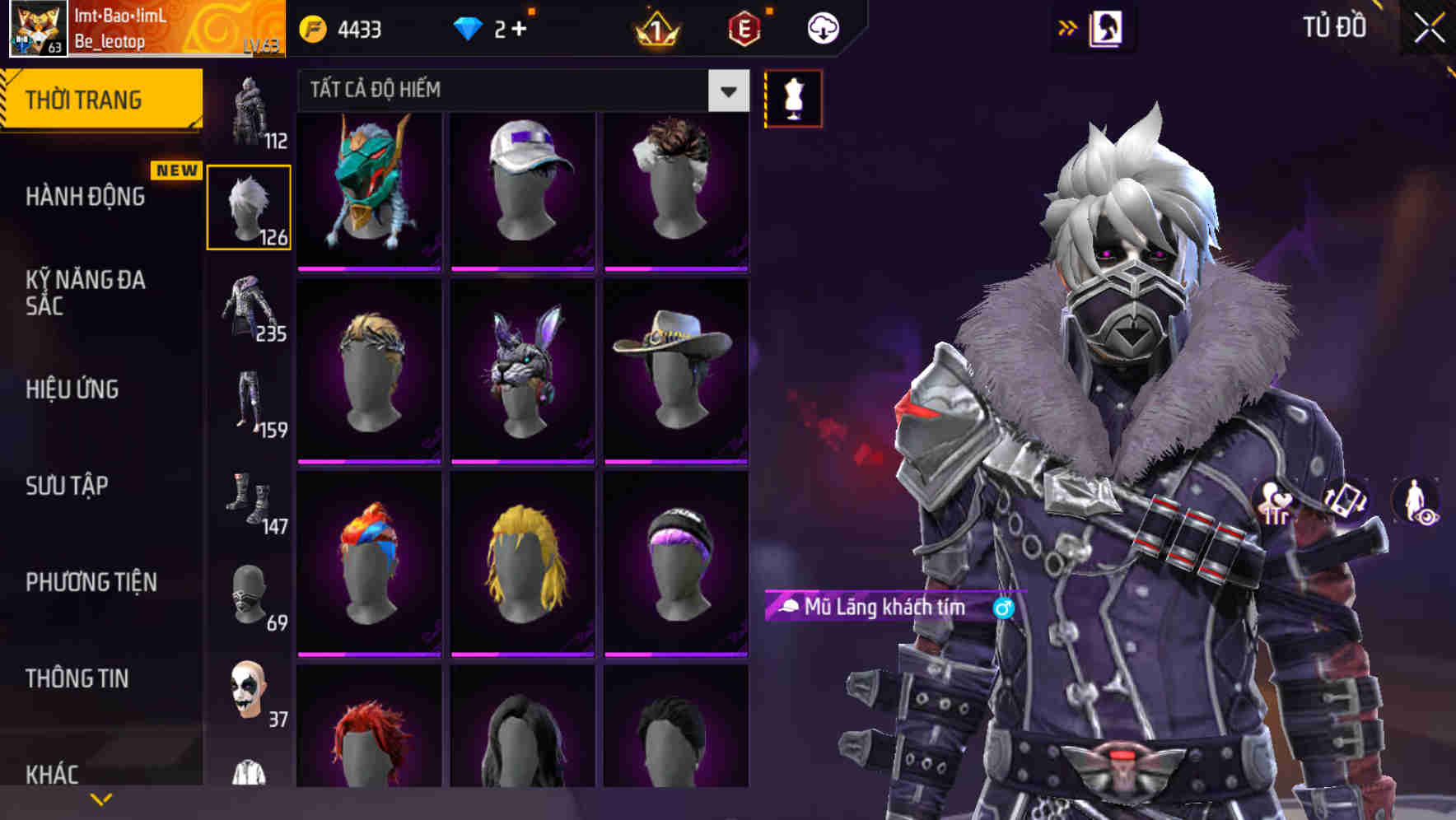Click the character profile card icon
The width and height of the screenshot is (1456, 820).
pos(1107,27)
